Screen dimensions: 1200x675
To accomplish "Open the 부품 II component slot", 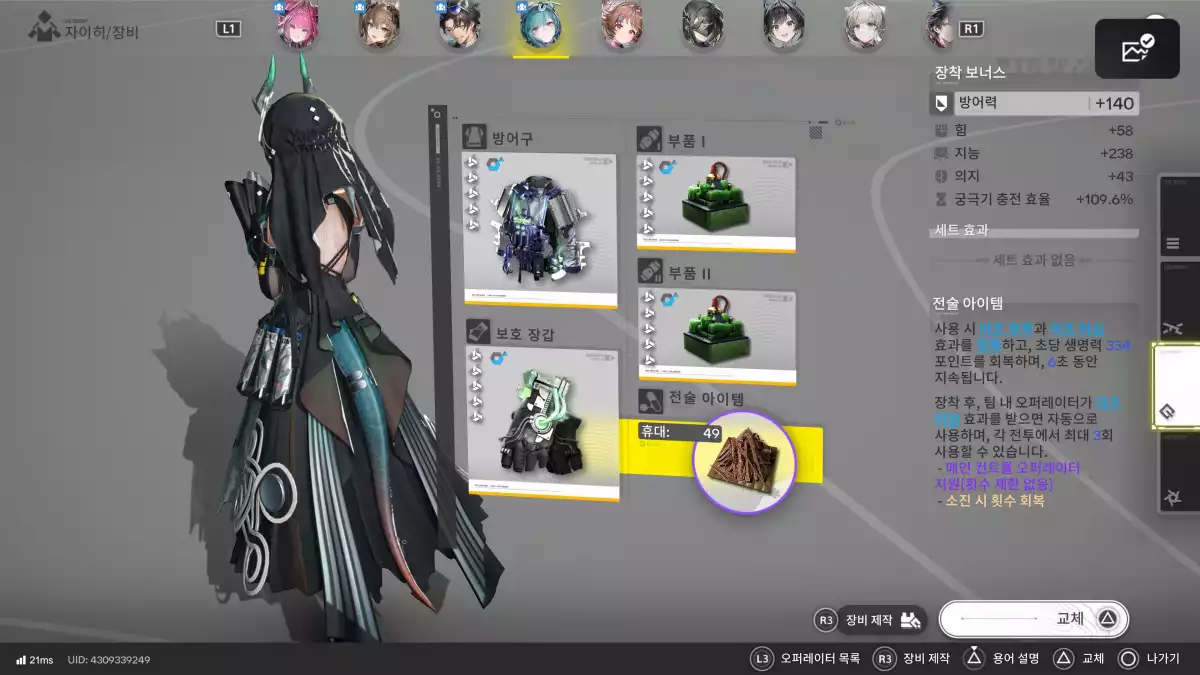I will [x=716, y=337].
